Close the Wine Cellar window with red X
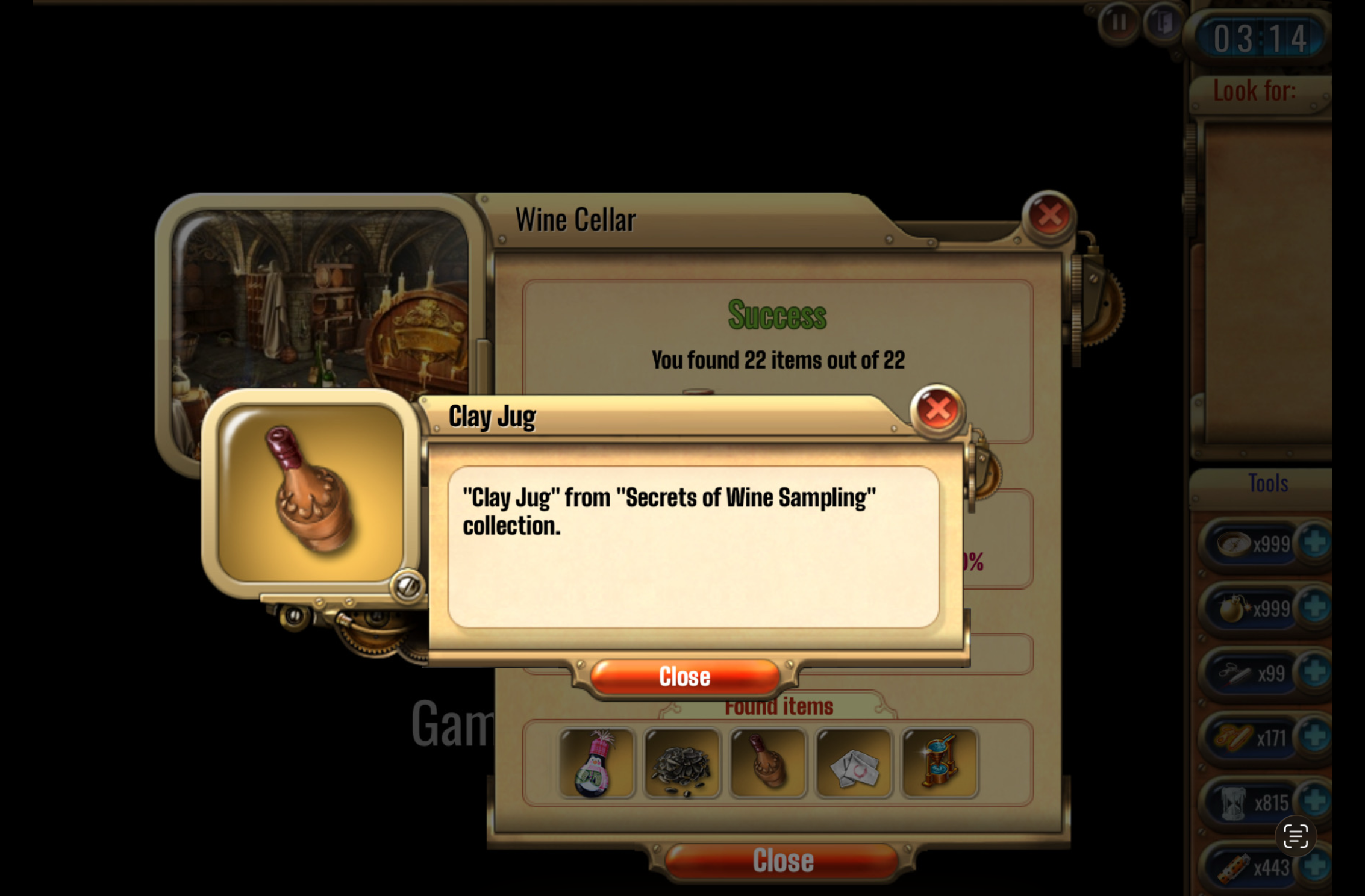 click(x=1049, y=216)
